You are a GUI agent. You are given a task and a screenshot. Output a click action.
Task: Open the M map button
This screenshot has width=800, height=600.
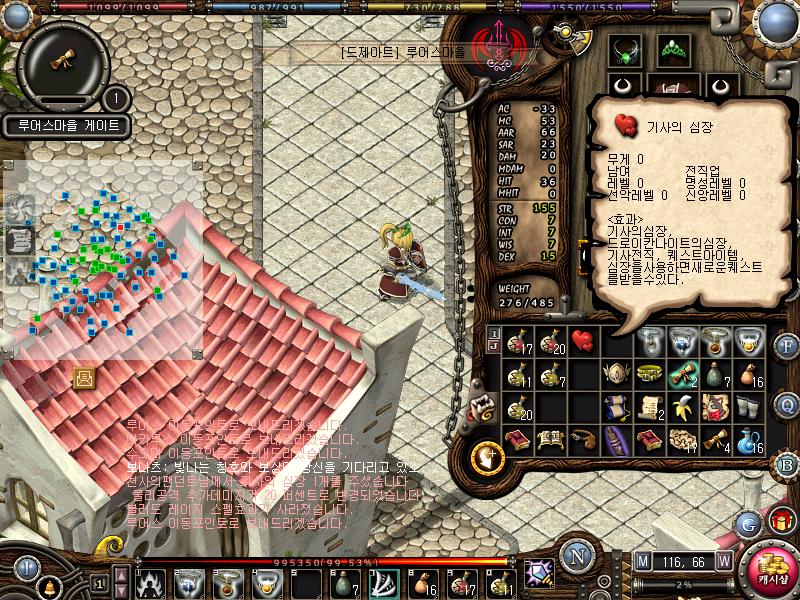pos(643,560)
